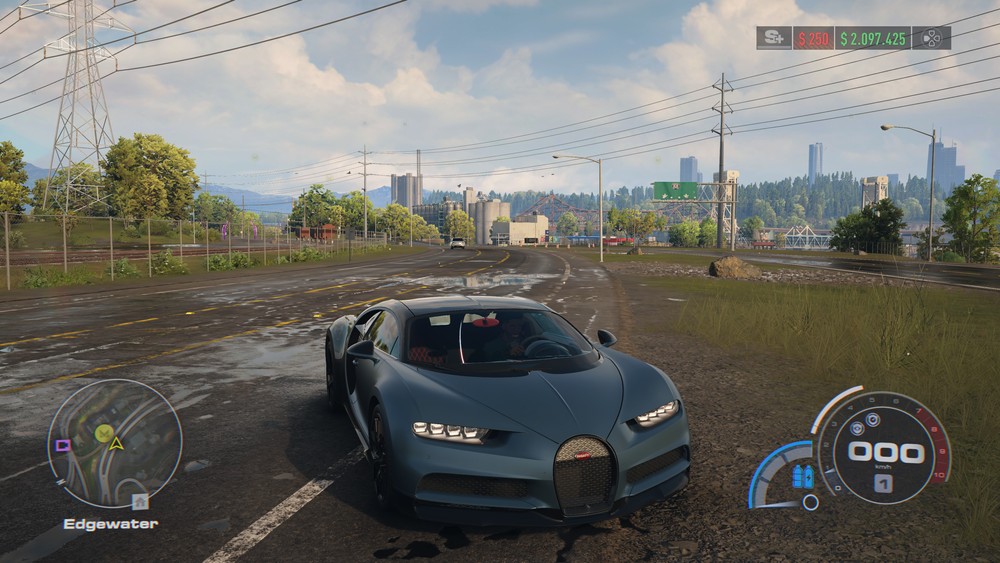Image resolution: width=1000 pixels, height=563 pixels.
Task: Select the house safehouse icon on the minimap
Action: pos(140,501)
